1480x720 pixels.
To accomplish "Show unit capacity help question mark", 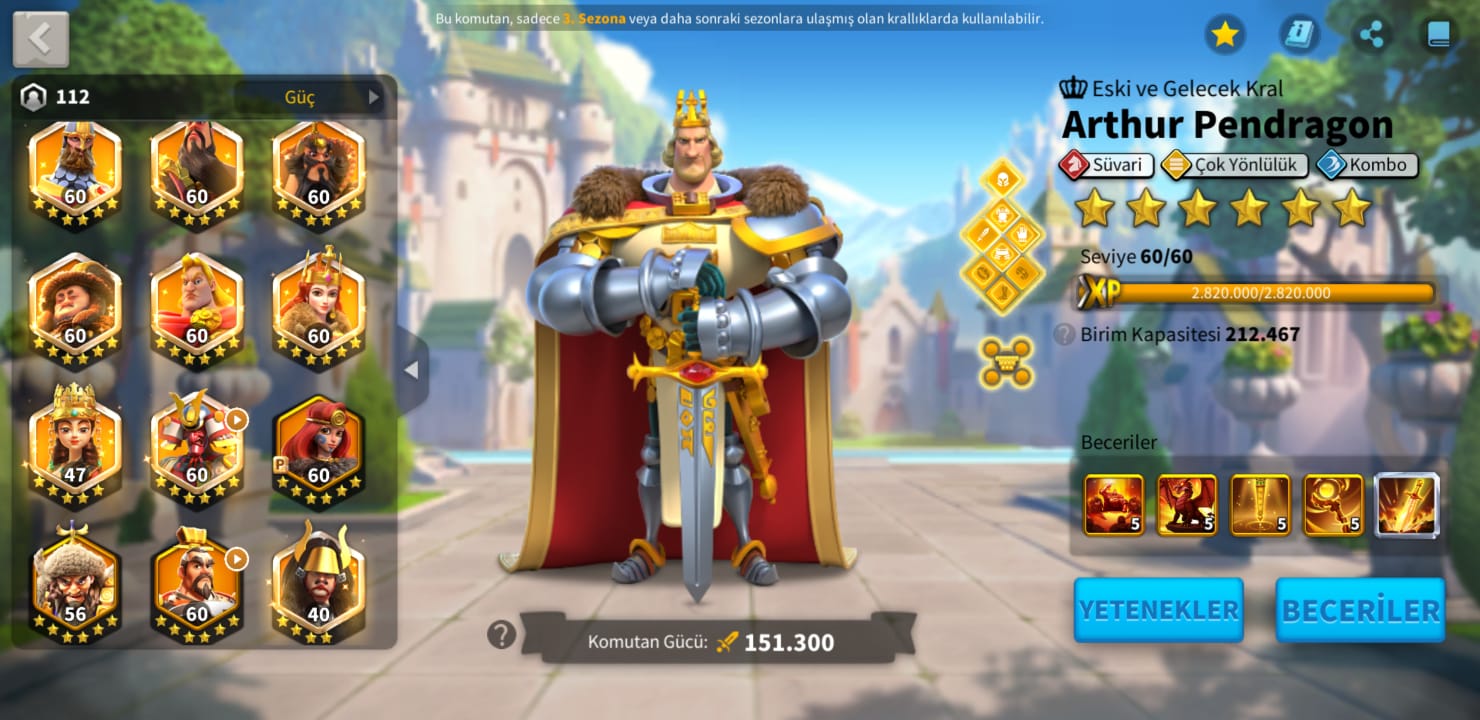I will click(1064, 334).
